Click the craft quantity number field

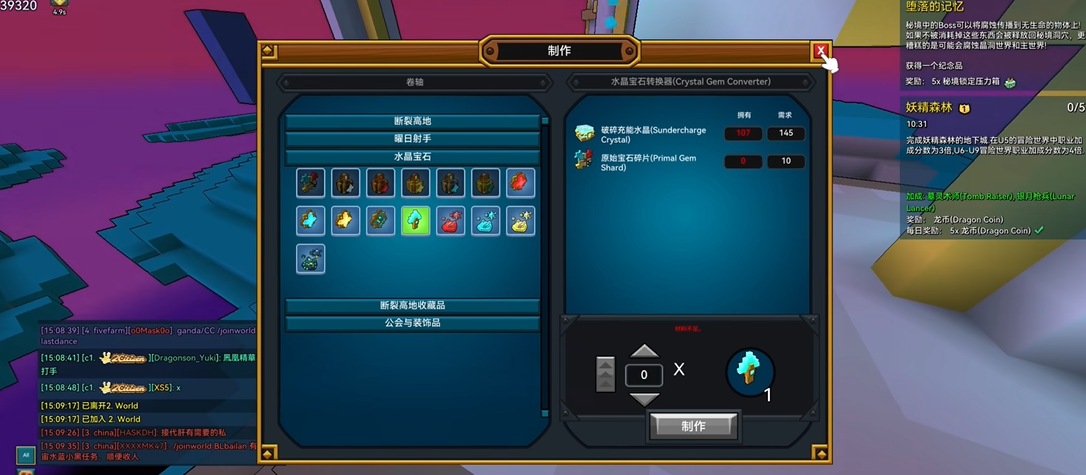click(644, 375)
